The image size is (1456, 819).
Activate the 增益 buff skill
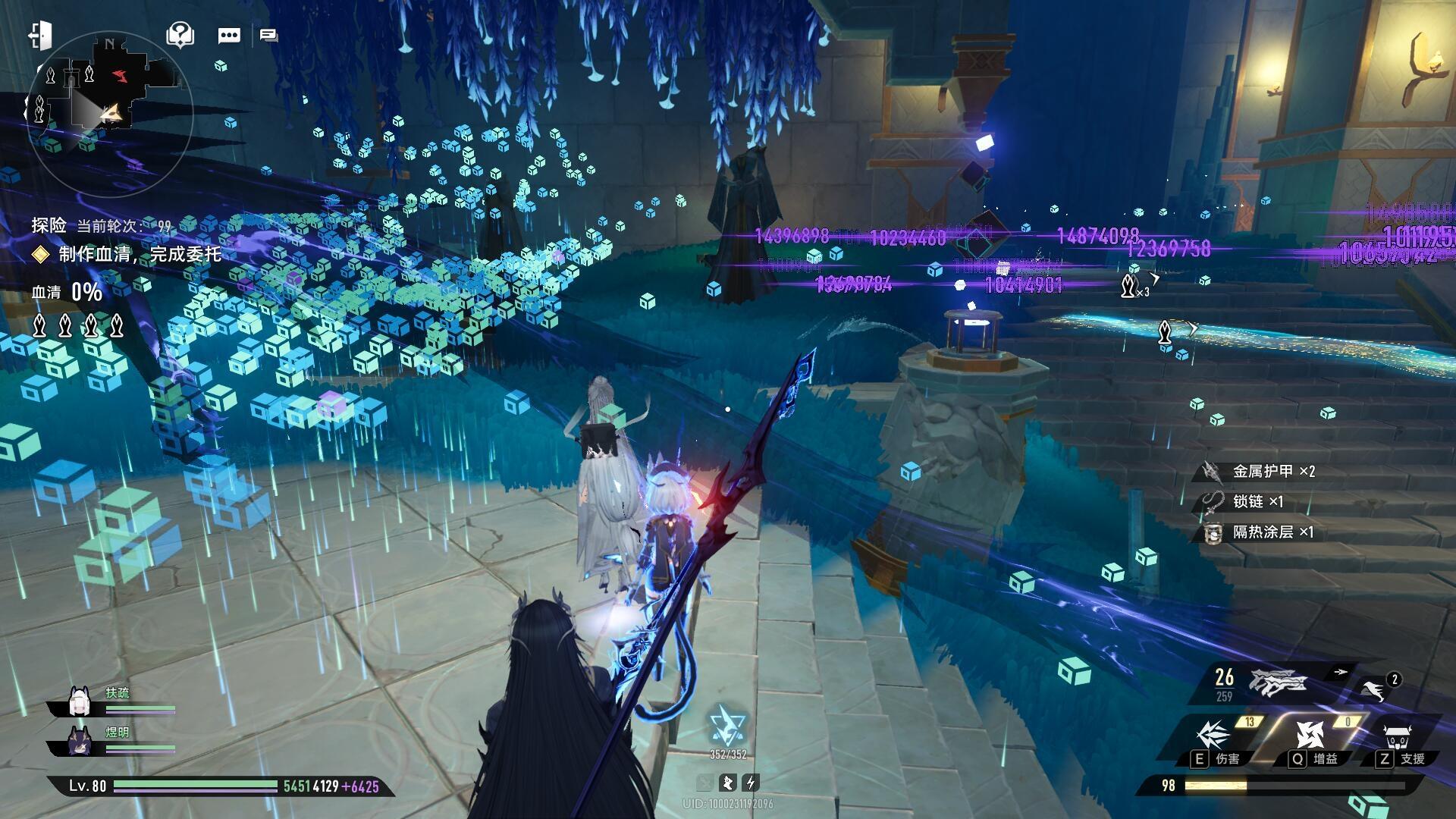pyautogui.click(x=1310, y=736)
